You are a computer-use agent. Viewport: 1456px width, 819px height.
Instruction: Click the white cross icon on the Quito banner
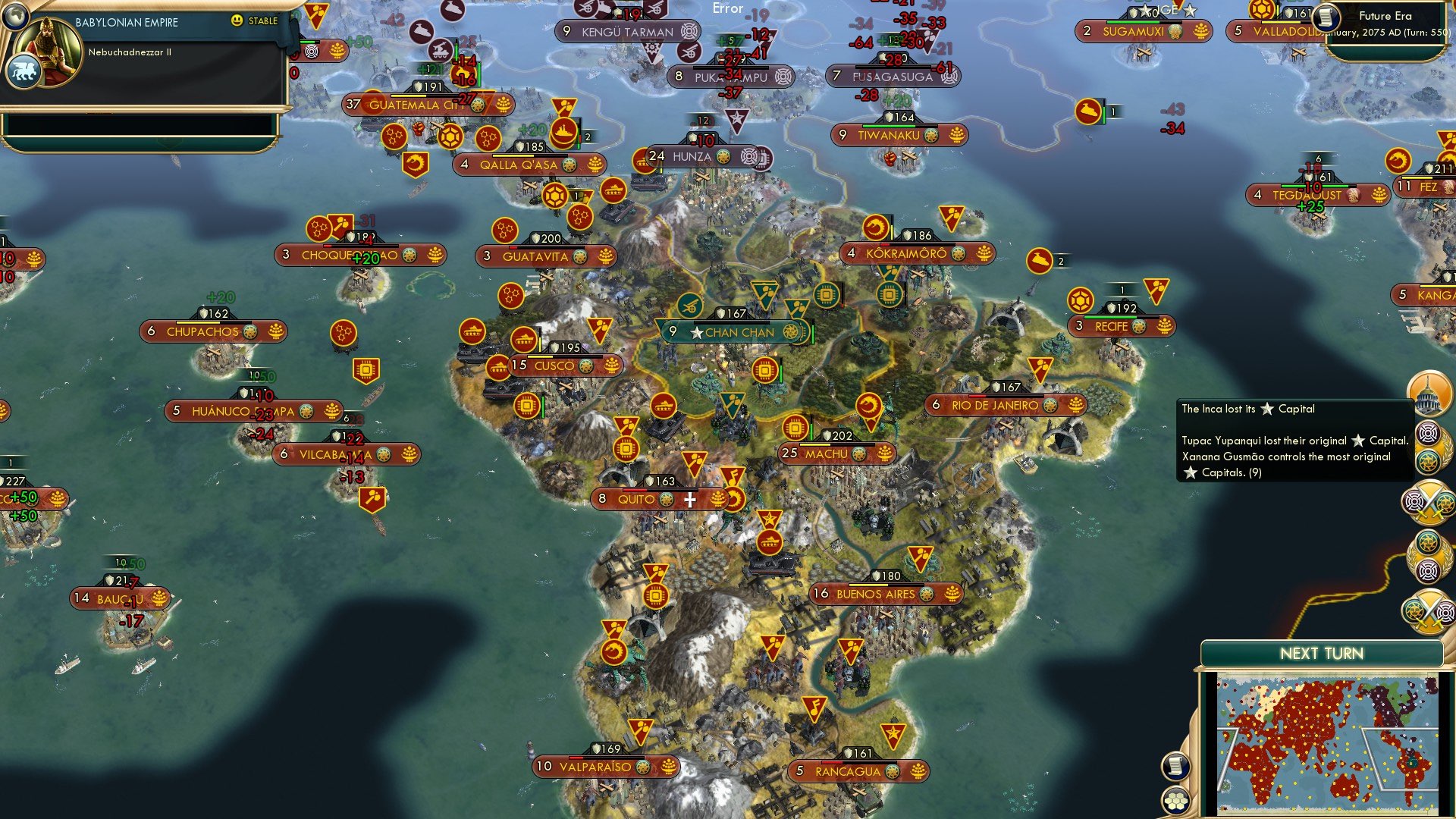point(689,499)
